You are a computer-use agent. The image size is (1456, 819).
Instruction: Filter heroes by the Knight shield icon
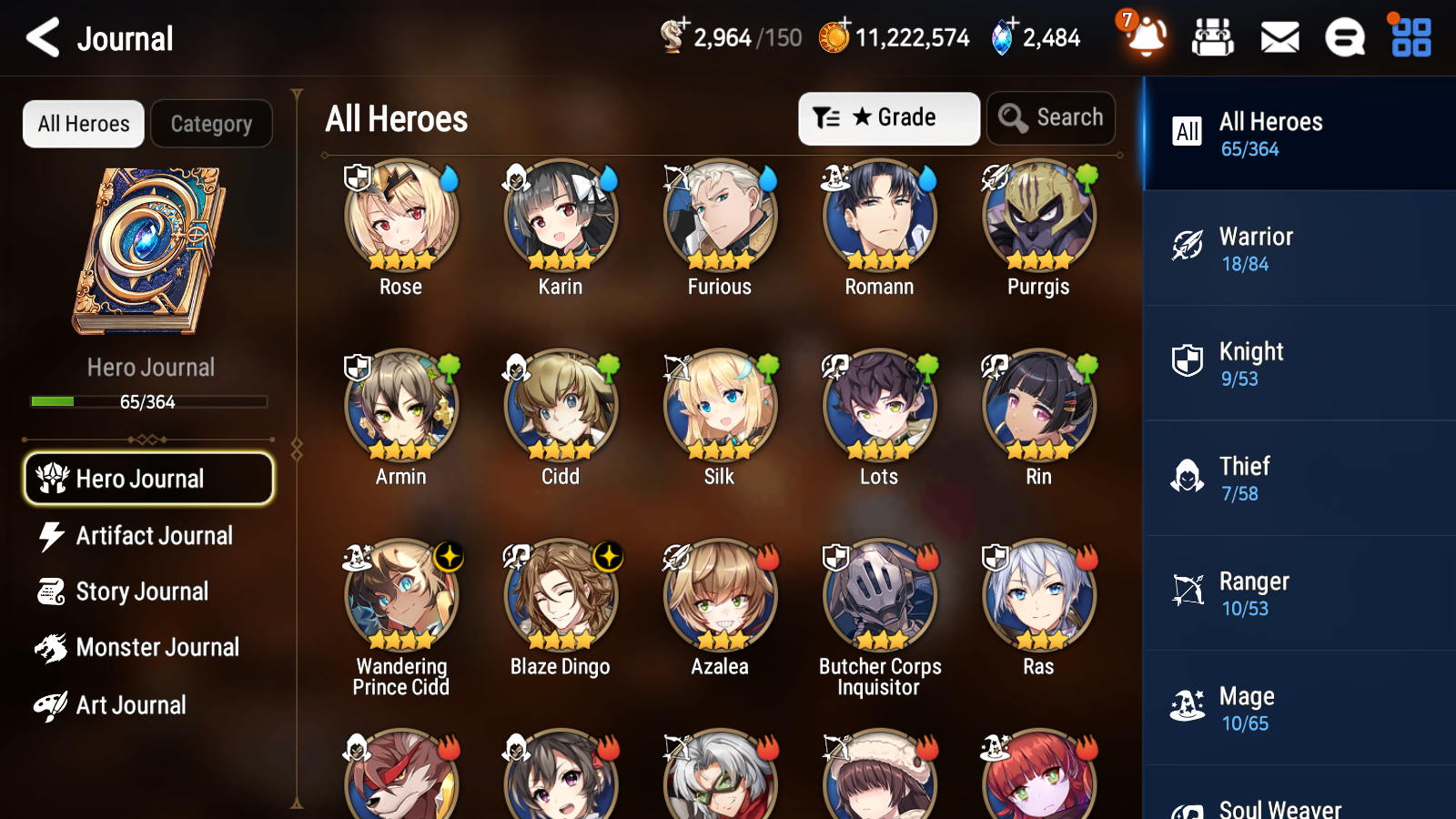pyautogui.click(x=1186, y=362)
